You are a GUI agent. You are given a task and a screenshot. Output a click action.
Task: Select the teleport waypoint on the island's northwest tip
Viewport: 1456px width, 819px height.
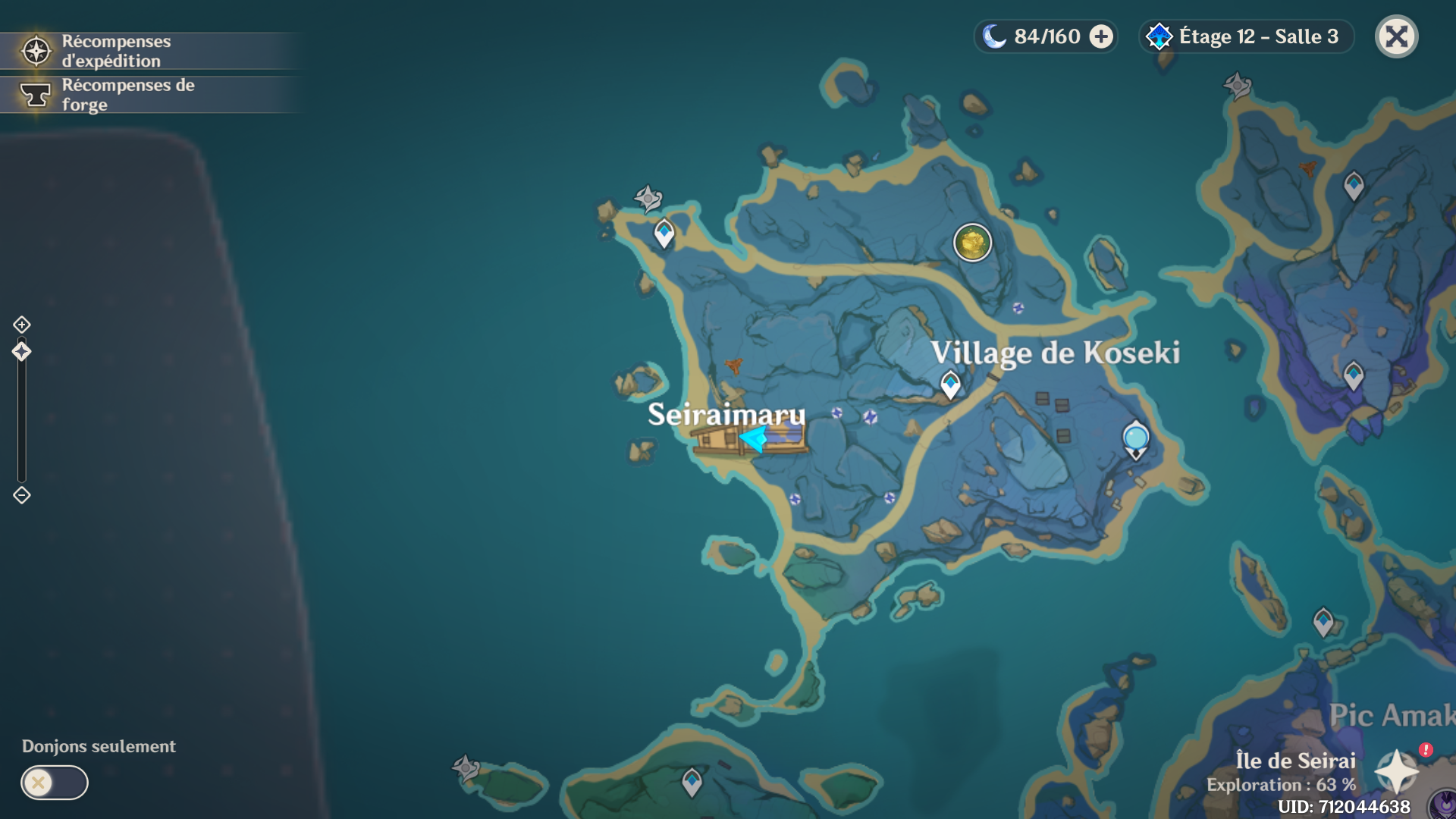[664, 232]
